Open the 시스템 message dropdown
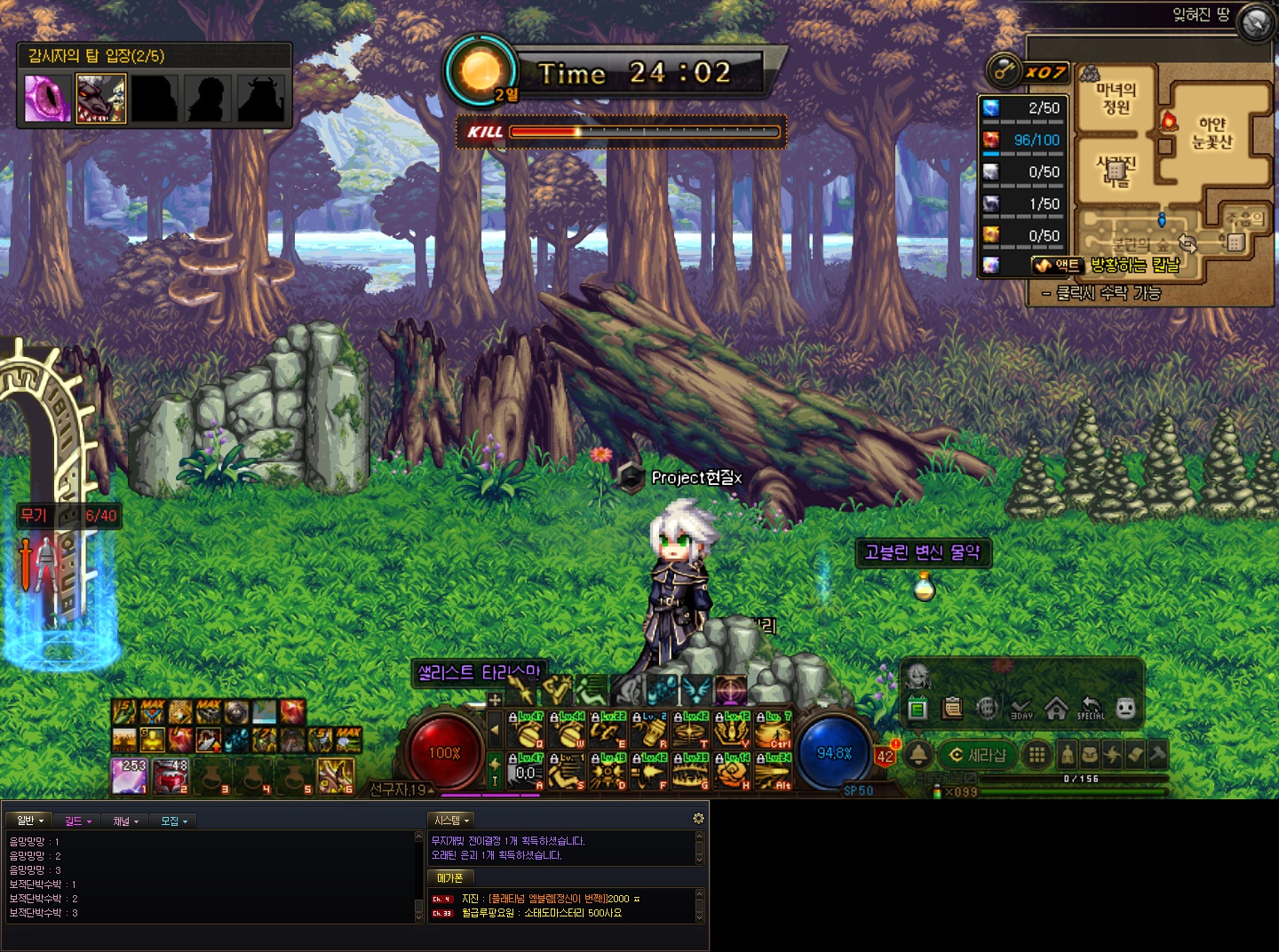This screenshot has height=952, width=1279. point(451,820)
